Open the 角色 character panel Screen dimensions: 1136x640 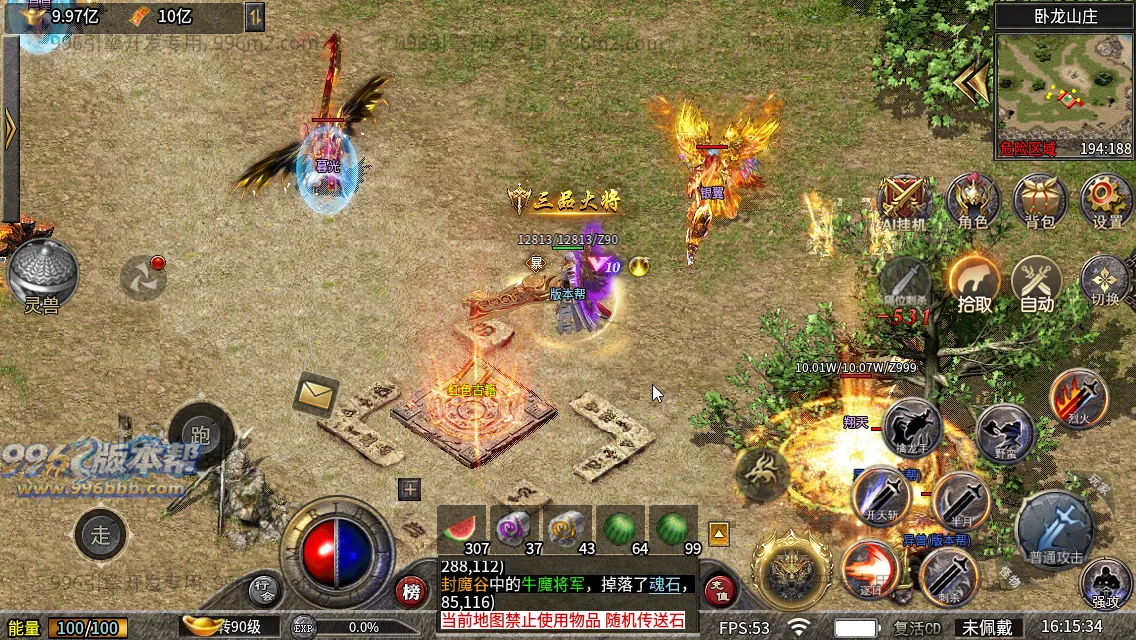(x=972, y=199)
